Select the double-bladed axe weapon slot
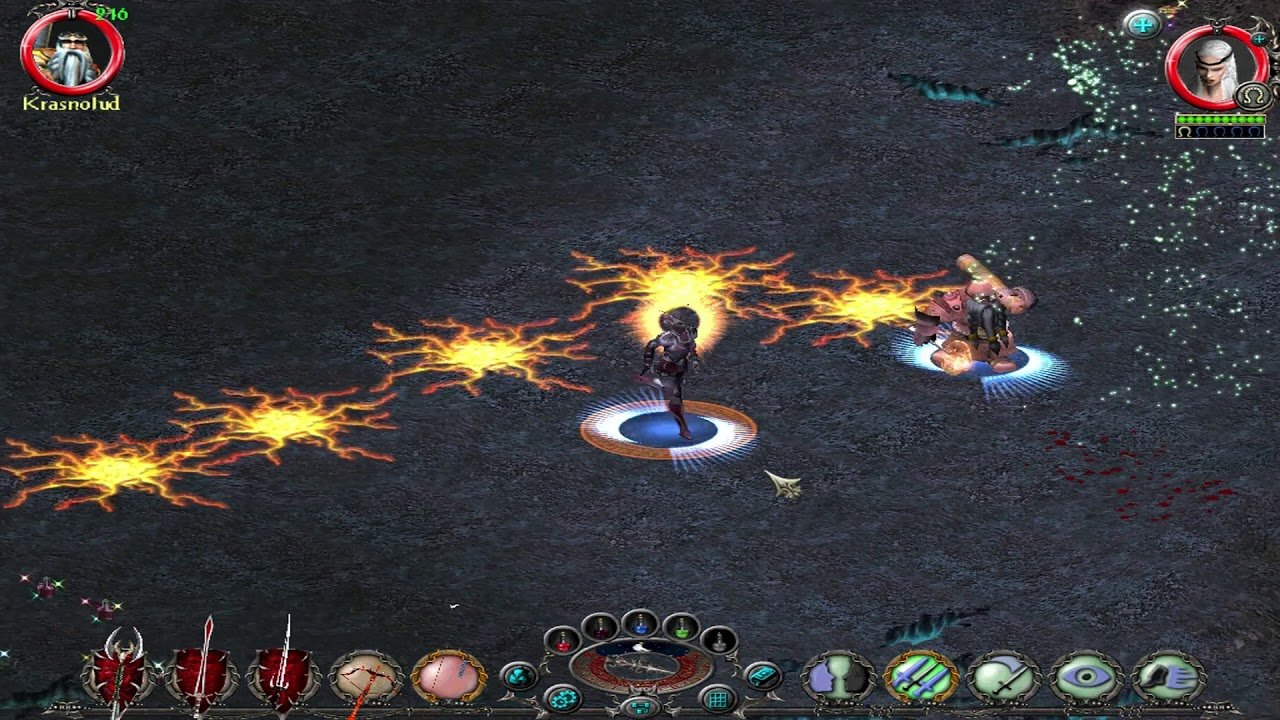 [120, 676]
